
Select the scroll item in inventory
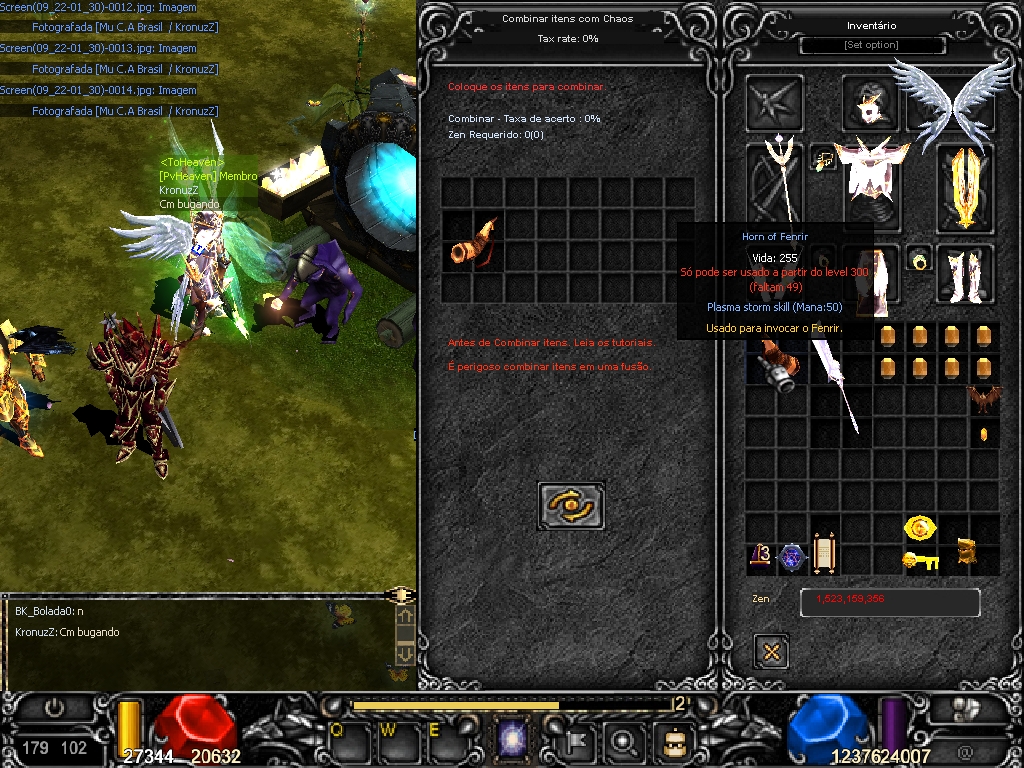pos(824,555)
